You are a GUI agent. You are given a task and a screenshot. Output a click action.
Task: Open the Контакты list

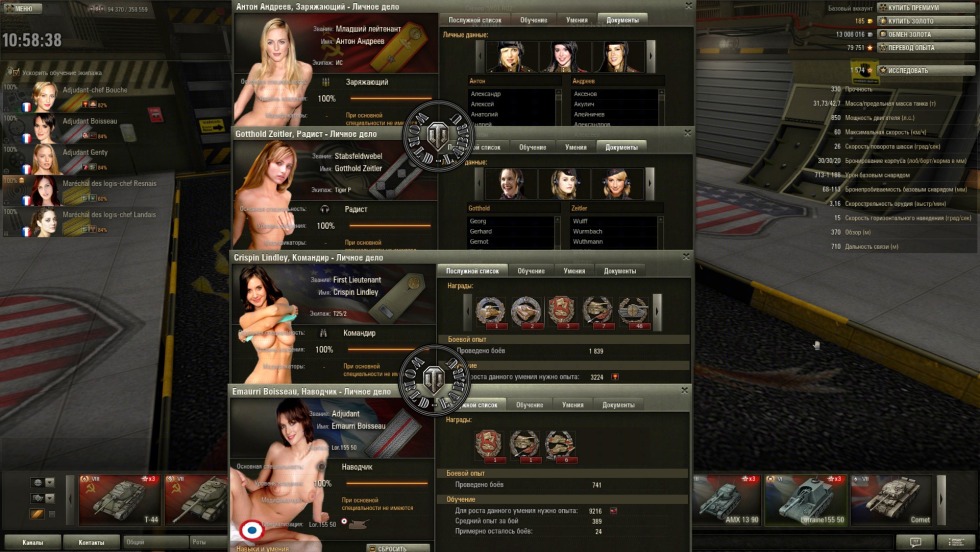[x=92, y=542]
